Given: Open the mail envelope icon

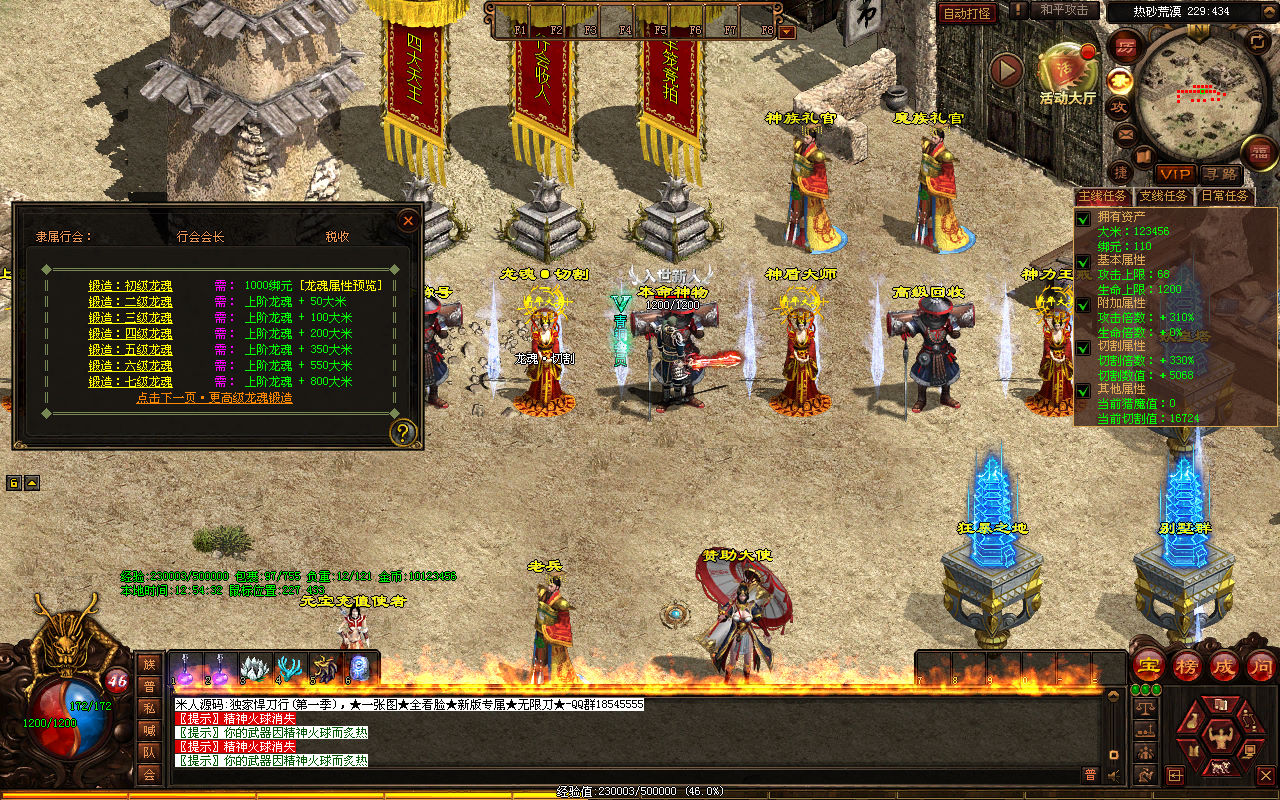Looking at the screenshot, I should (x=1125, y=133).
